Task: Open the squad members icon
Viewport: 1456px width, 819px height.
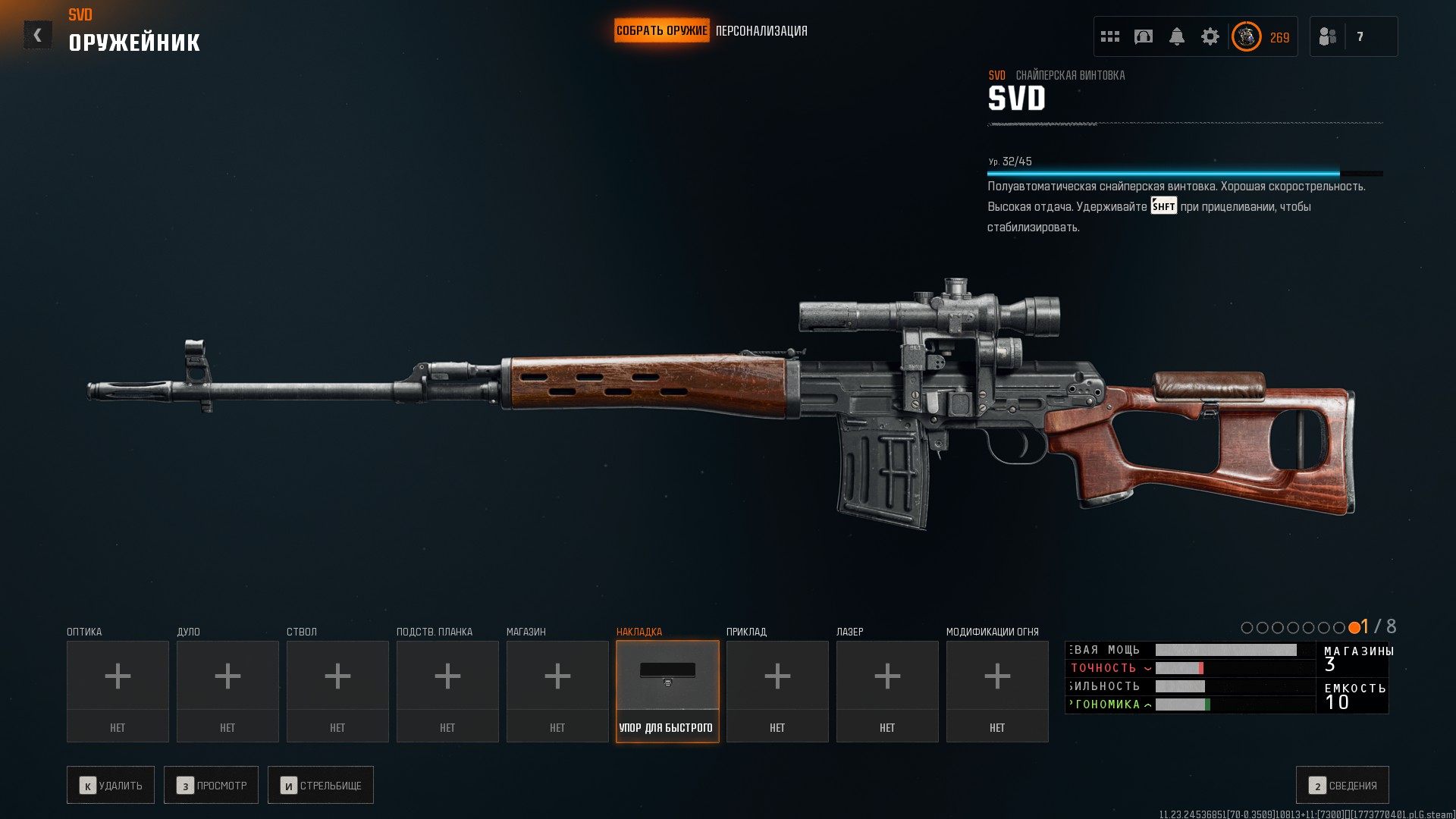Action: click(1328, 36)
